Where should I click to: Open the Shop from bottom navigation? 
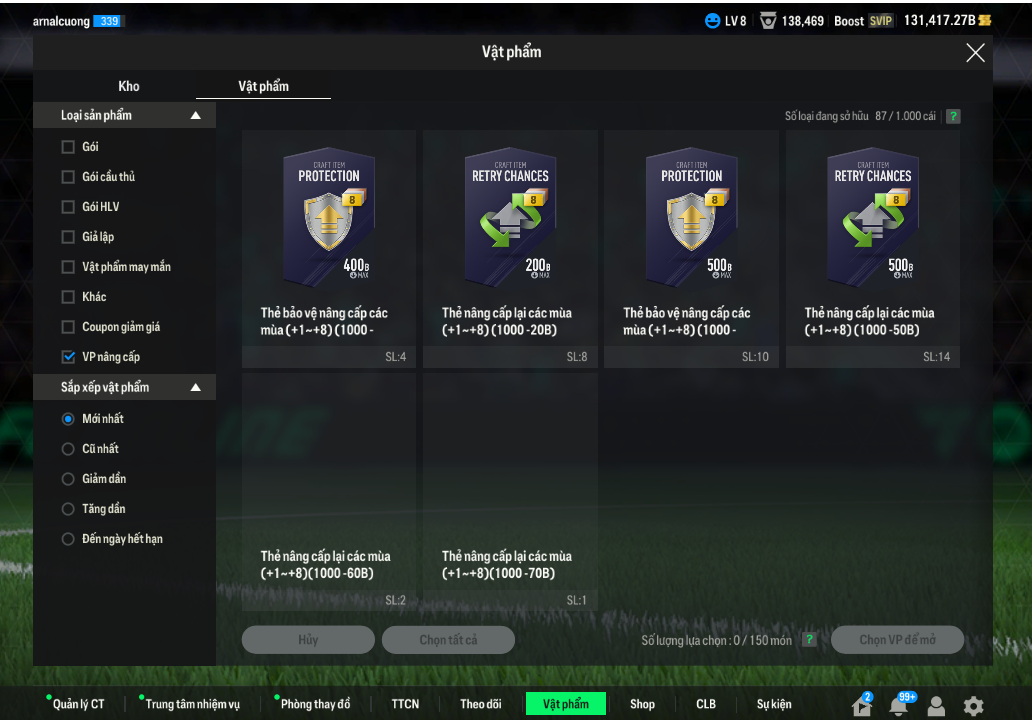click(642, 704)
